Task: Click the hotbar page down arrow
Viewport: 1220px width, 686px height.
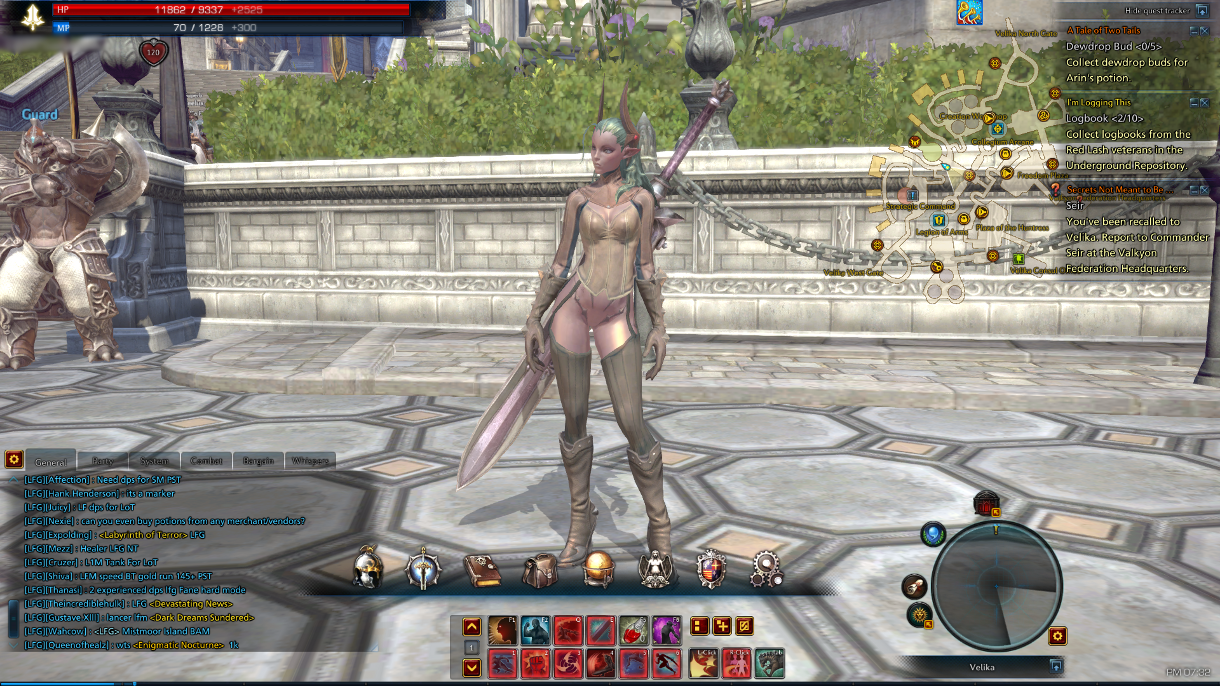Action: [x=472, y=667]
